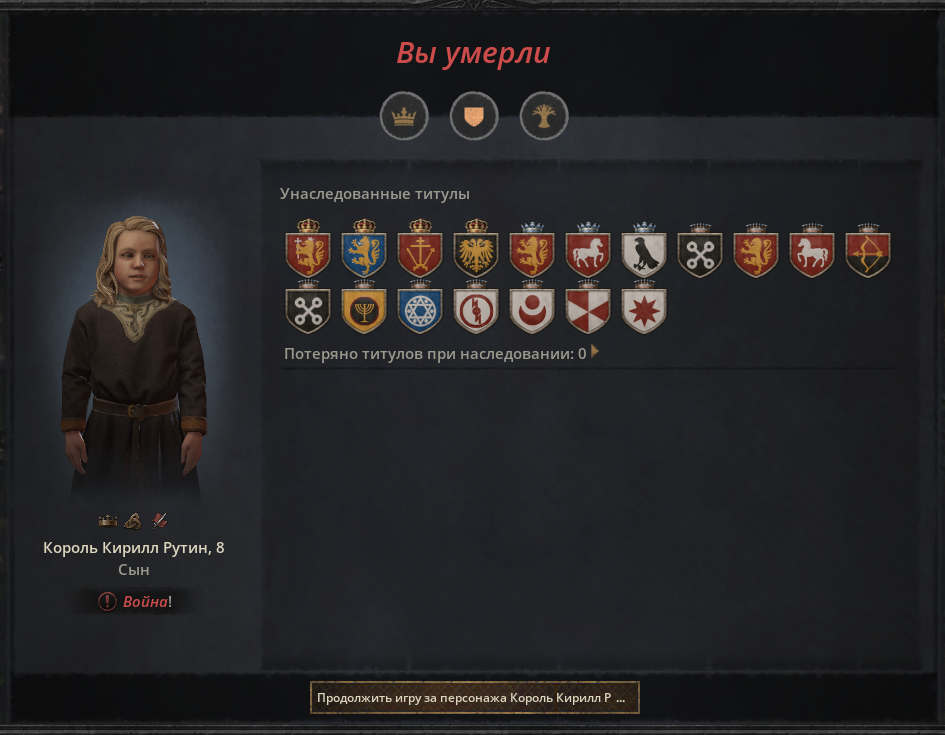
Task: Click the red eight-pointed star shield
Action: click(x=644, y=310)
